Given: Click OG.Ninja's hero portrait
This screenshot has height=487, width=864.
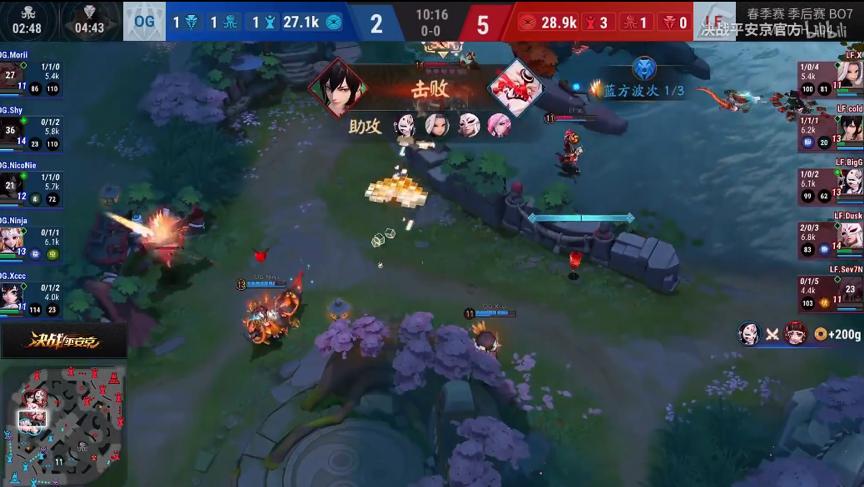Looking at the screenshot, I should click(11, 238).
